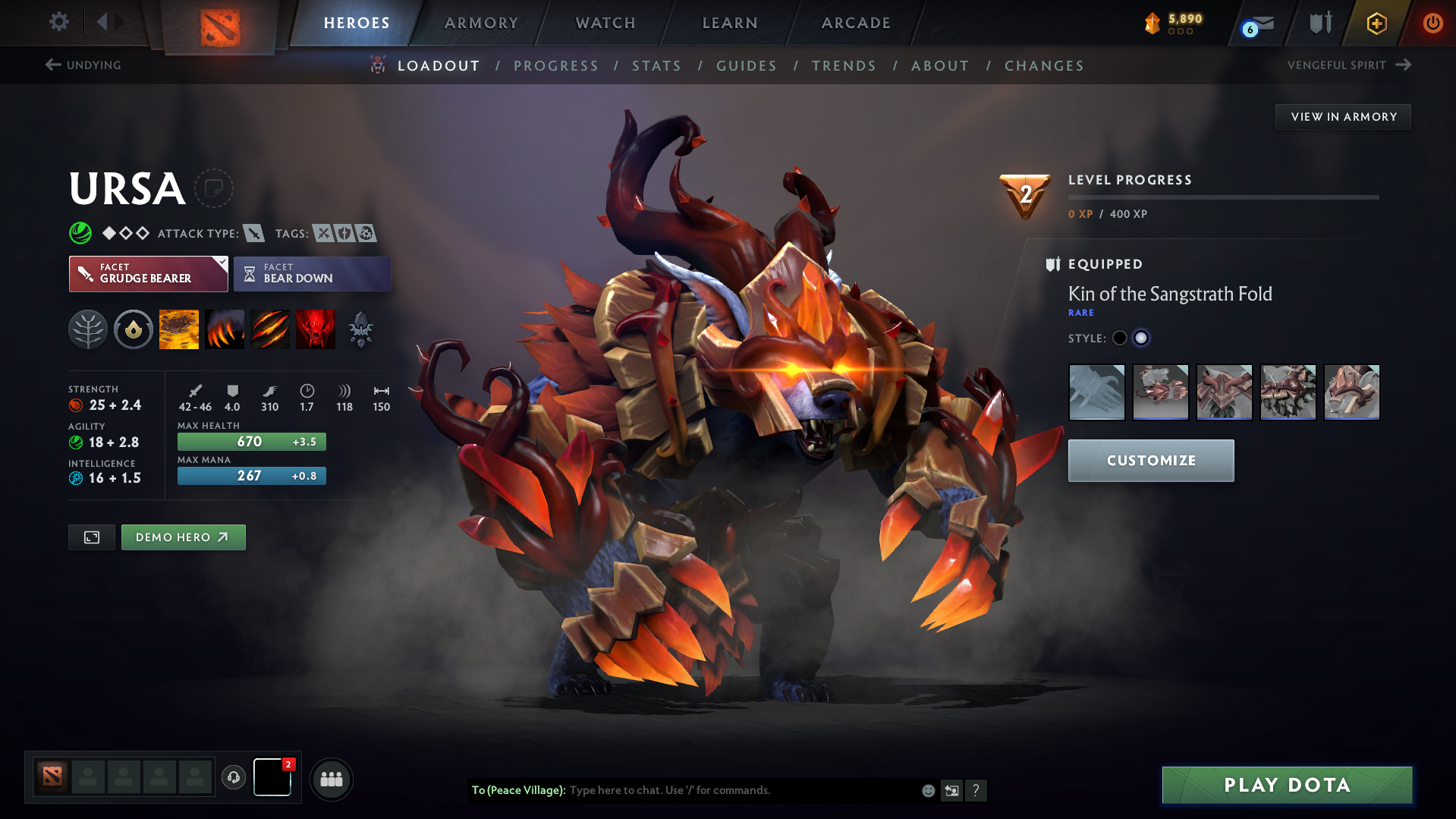
Task: Switch to the STATS tab
Action: click(656, 66)
